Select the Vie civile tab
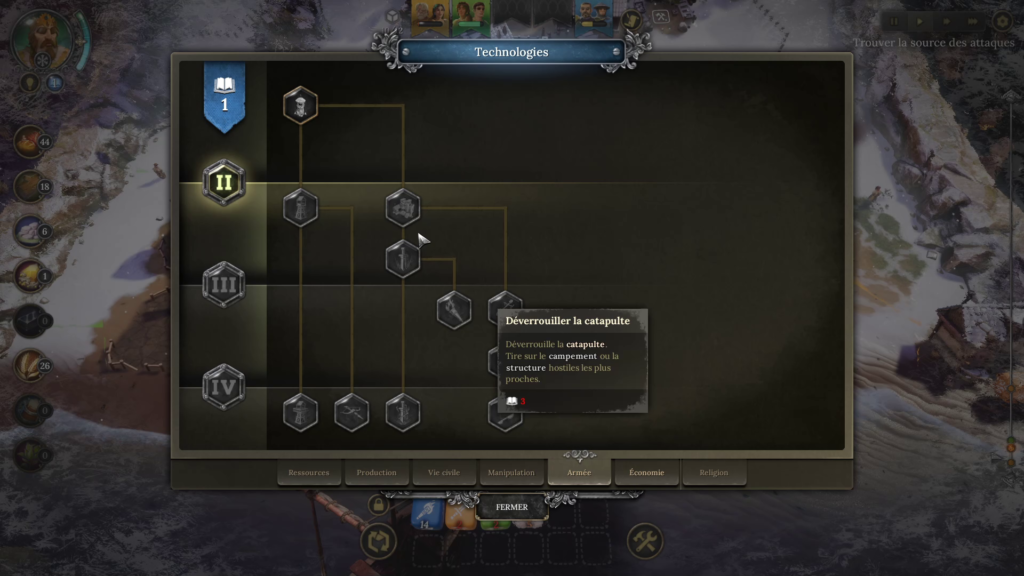 click(x=444, y=472)
